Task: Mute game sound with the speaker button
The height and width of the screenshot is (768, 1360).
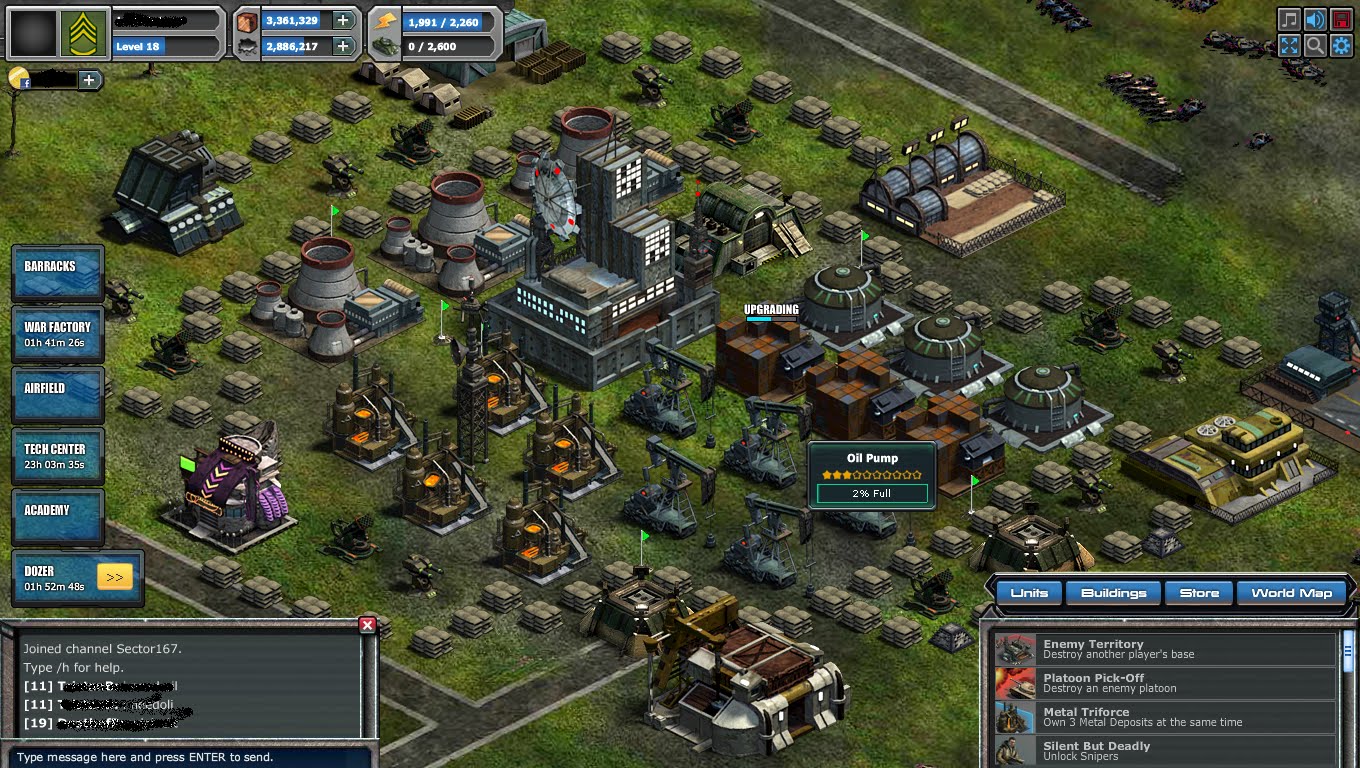Action: pyautogui.click(x=1314, y=19)
